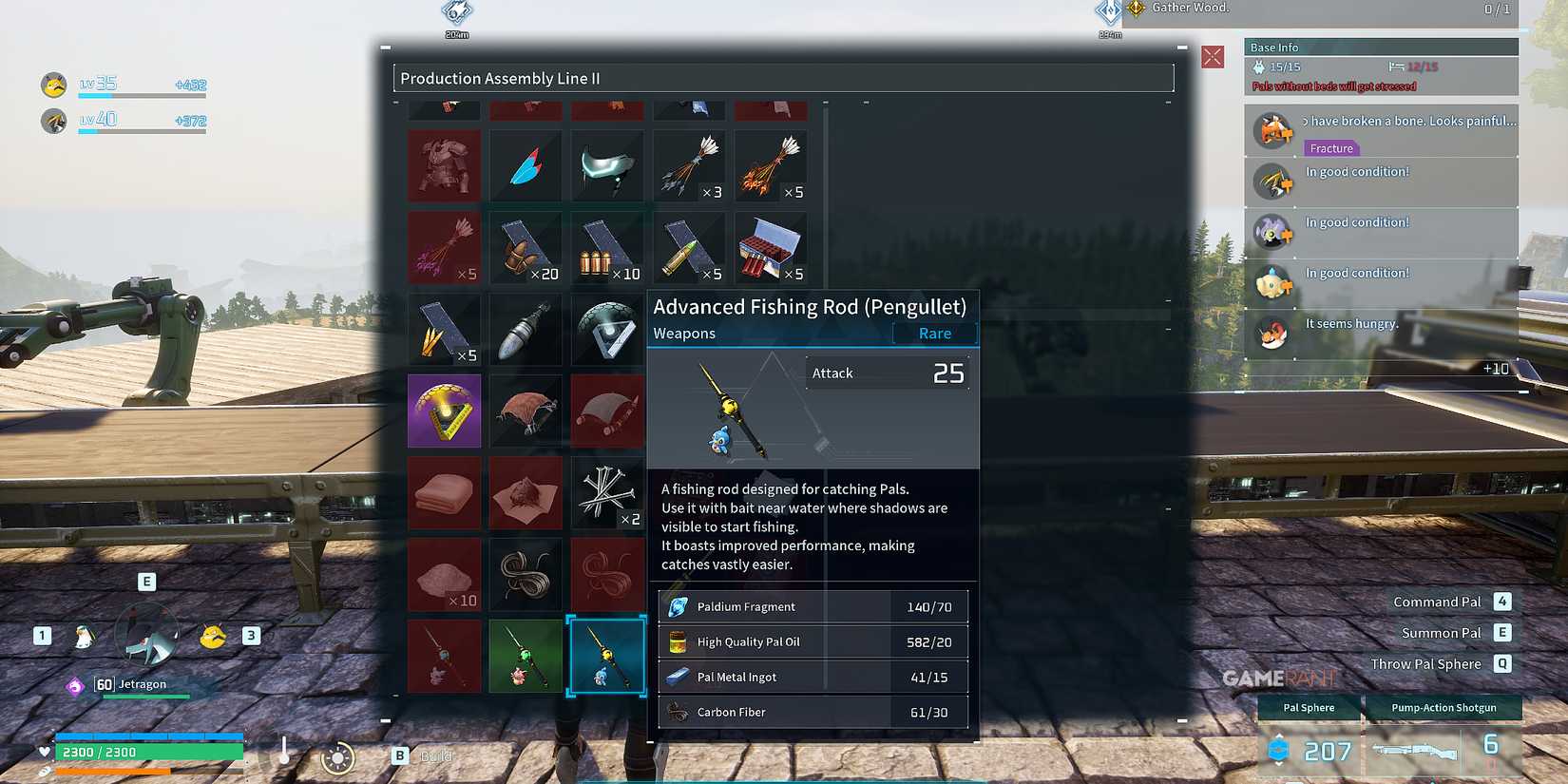Select the rocket ammo recipe
The height and width of the screenshot is (784, 1568).
tap(526, 330)
